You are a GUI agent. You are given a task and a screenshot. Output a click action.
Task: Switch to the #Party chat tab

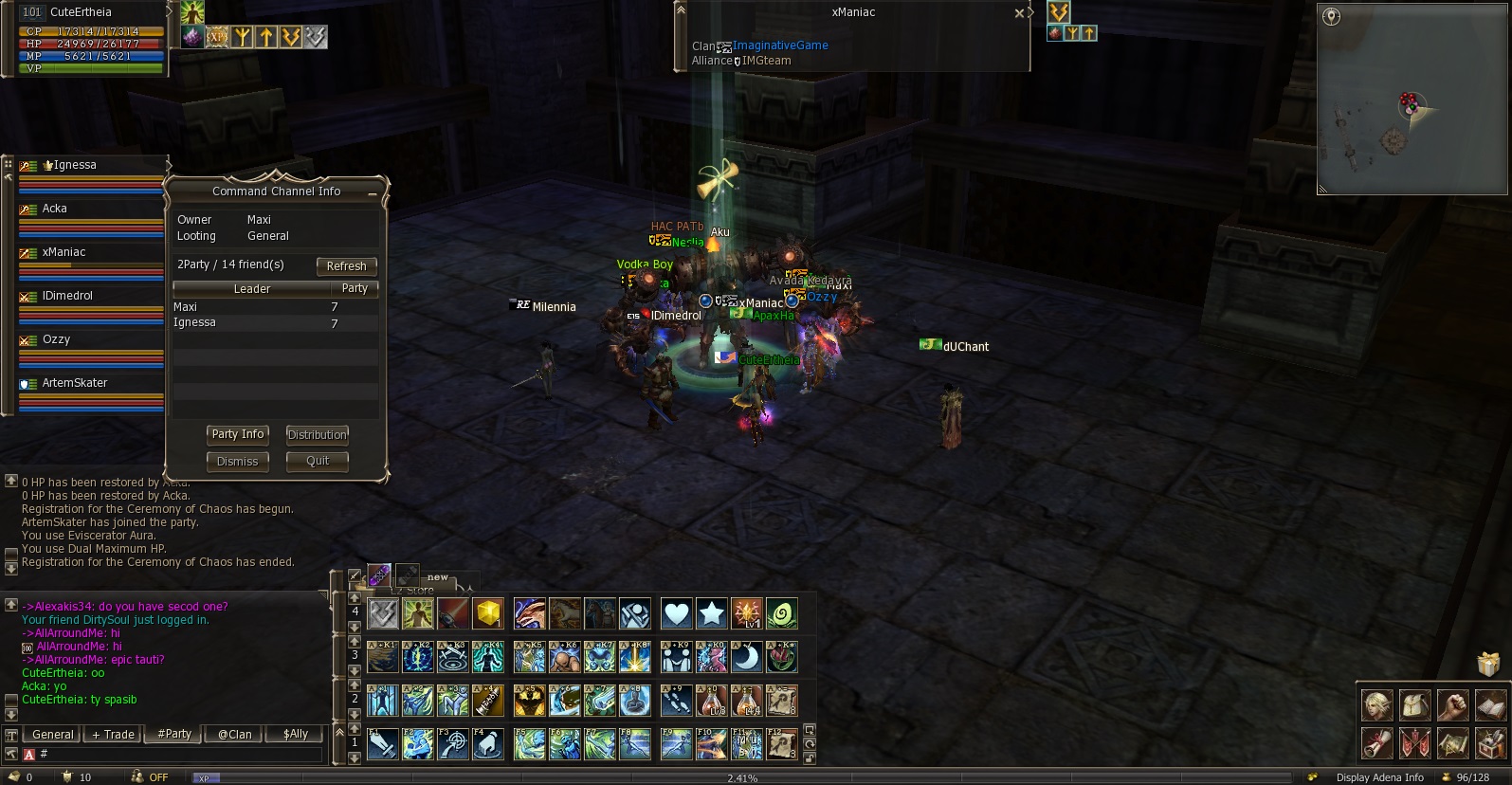tap(174, 735)
